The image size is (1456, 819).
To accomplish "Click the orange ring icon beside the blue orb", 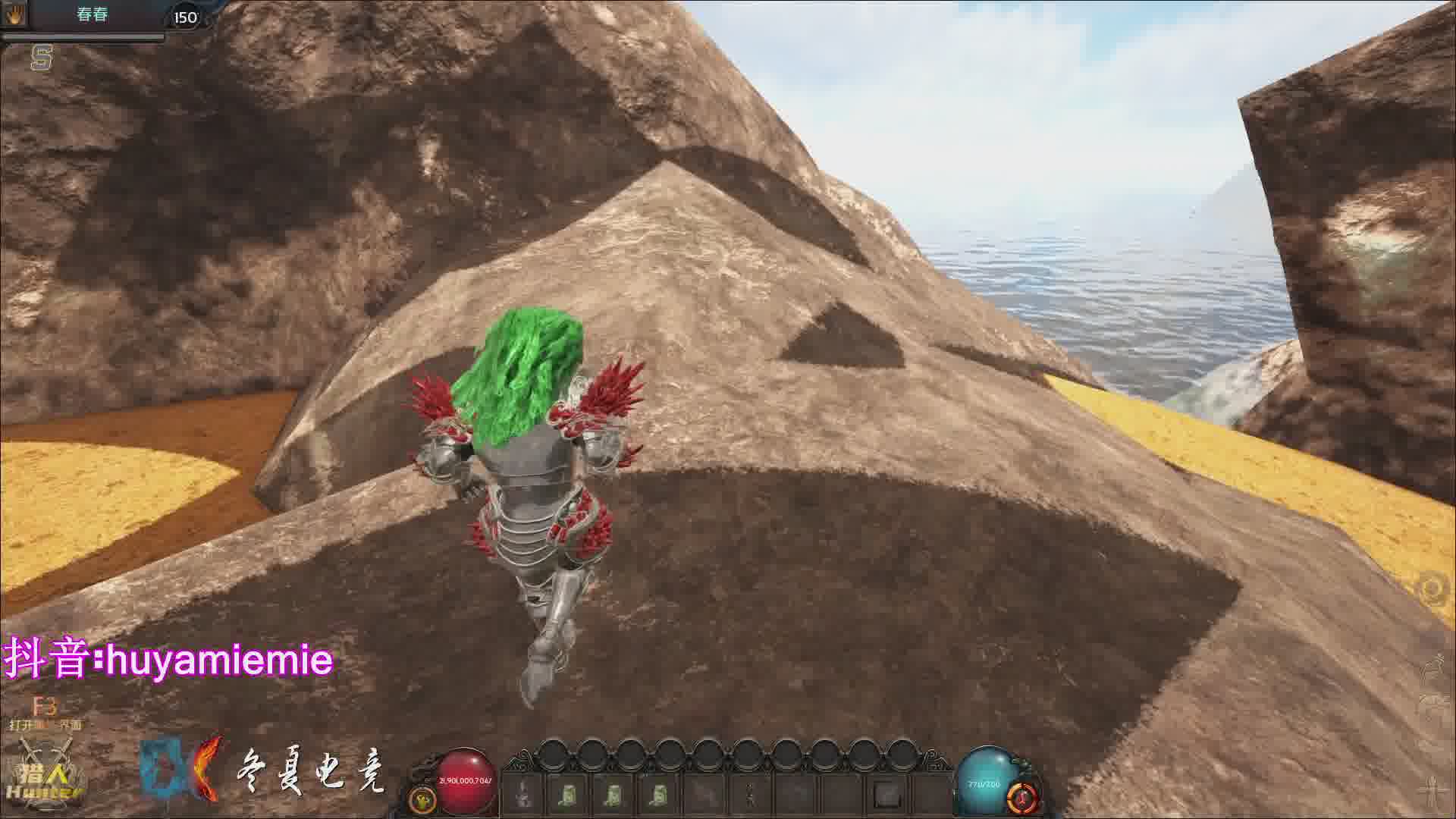I will click(1021, 798).
